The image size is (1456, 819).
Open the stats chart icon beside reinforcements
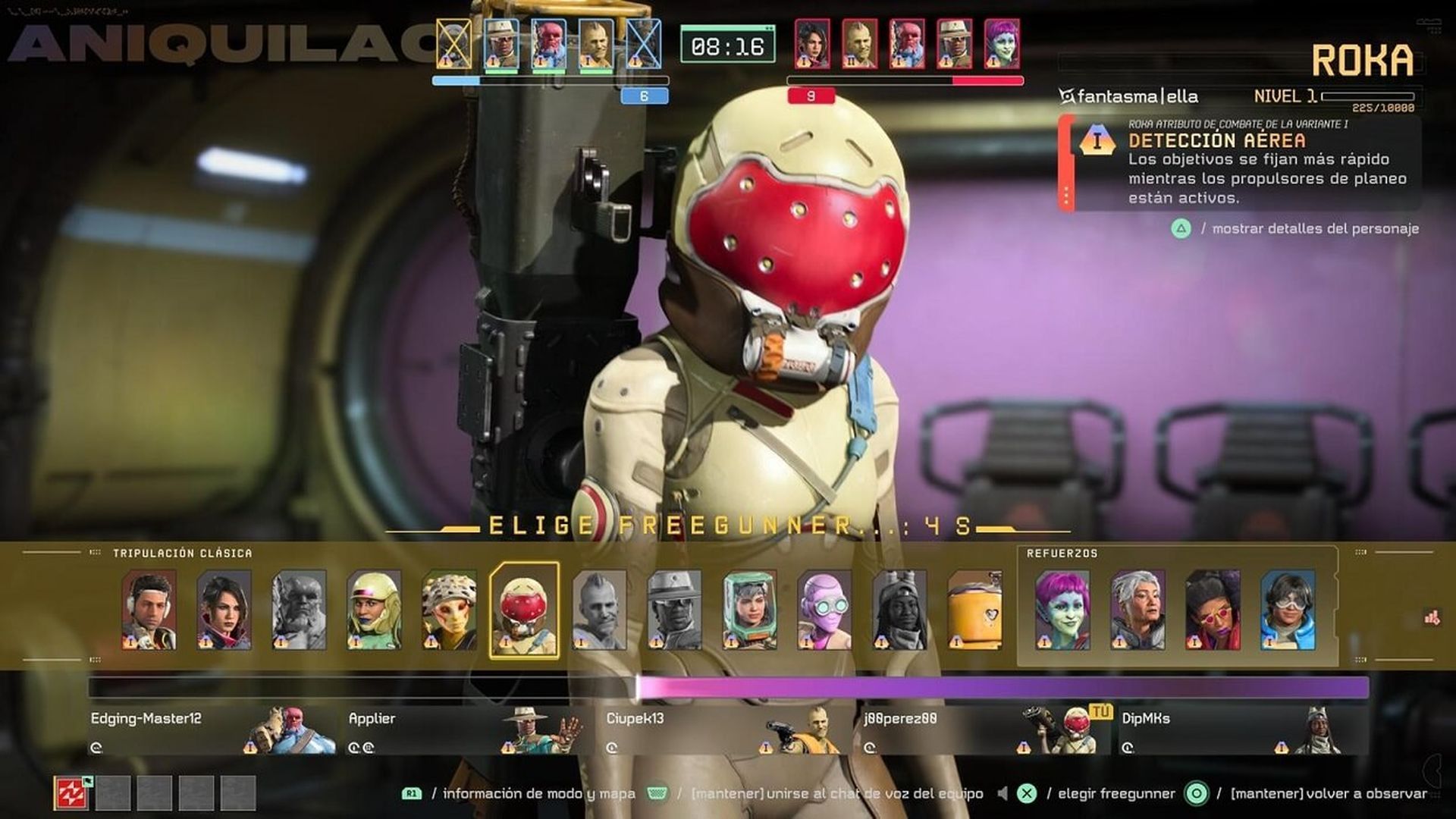click(1432, 618)
